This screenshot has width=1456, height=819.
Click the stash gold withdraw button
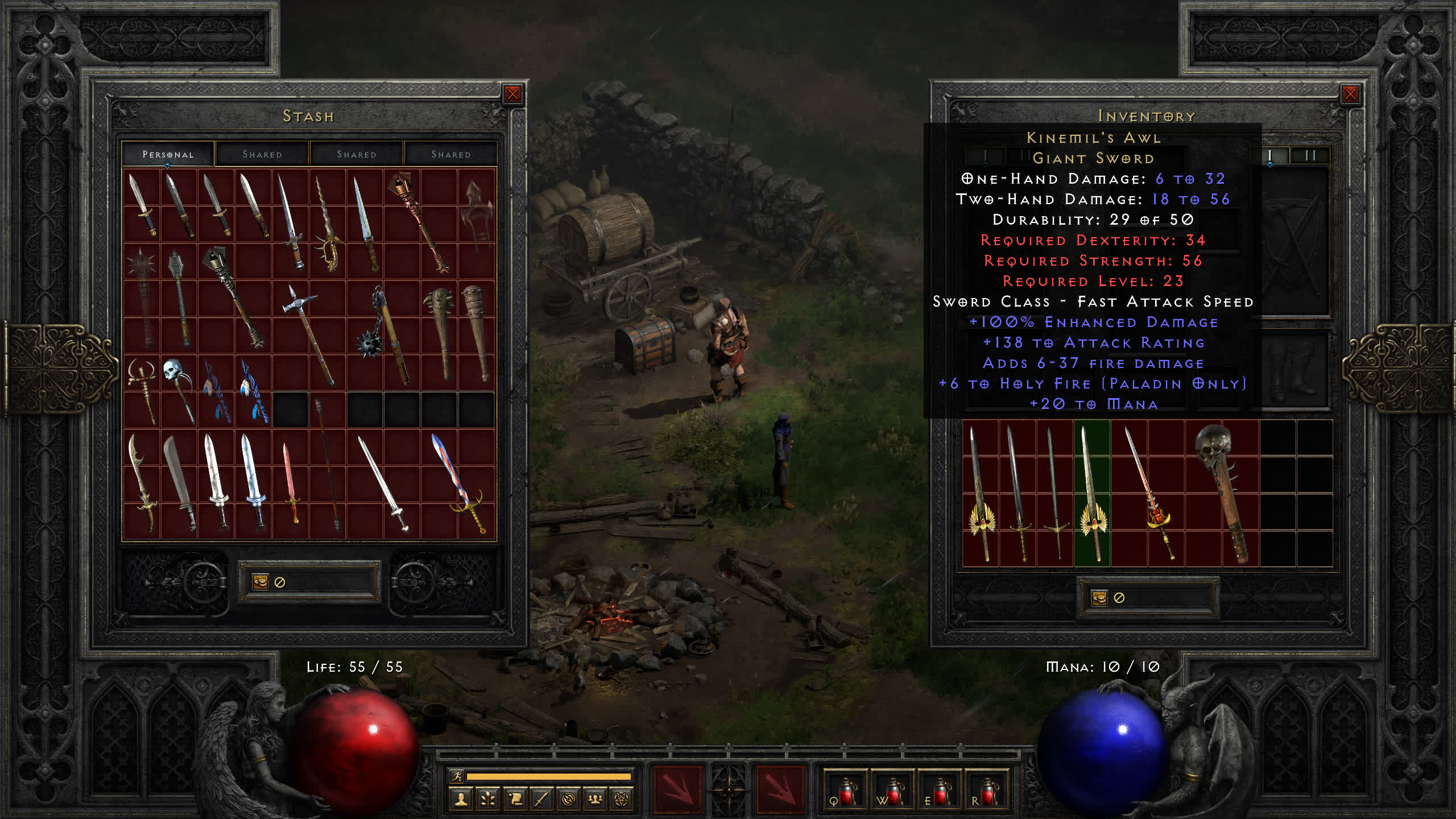260,582
